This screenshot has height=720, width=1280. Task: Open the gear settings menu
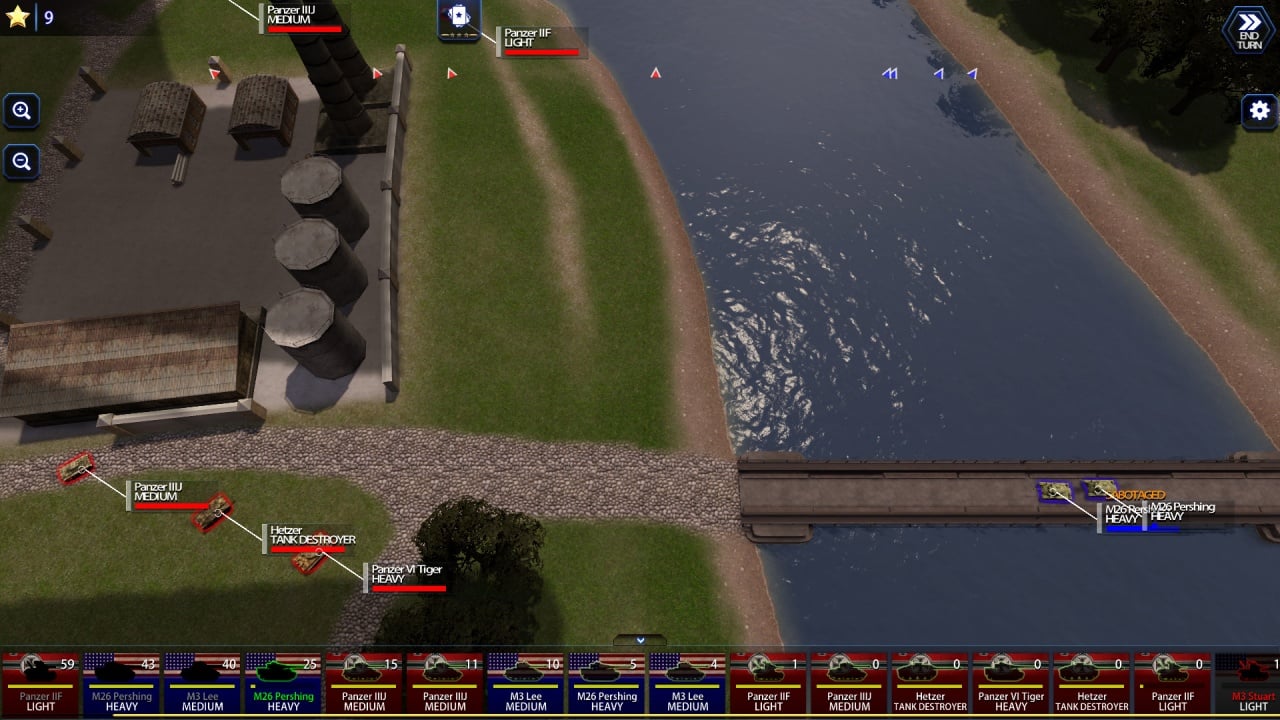click(x=1259, y=111)
